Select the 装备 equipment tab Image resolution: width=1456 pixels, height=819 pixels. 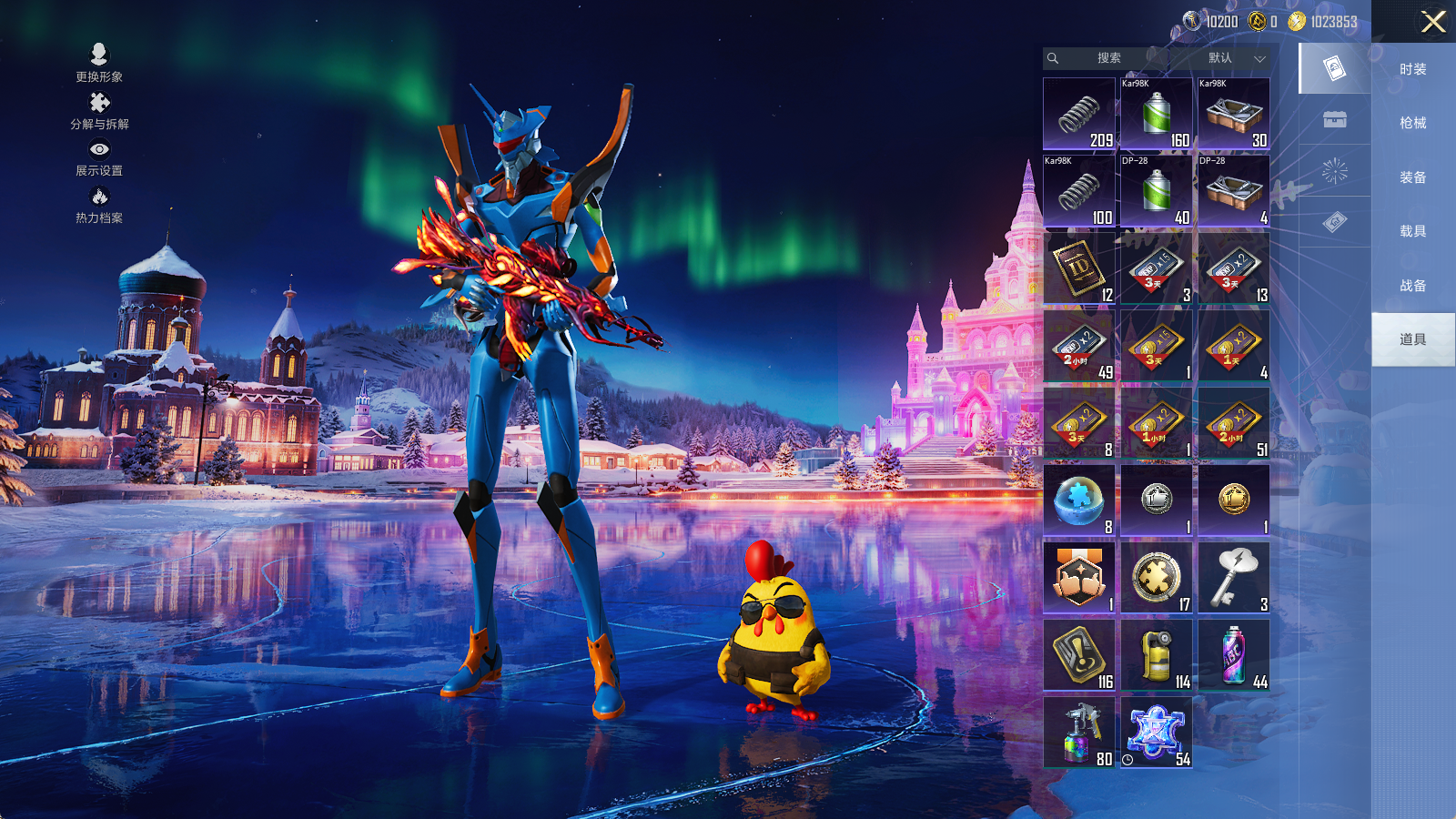tap(1412, 177)
